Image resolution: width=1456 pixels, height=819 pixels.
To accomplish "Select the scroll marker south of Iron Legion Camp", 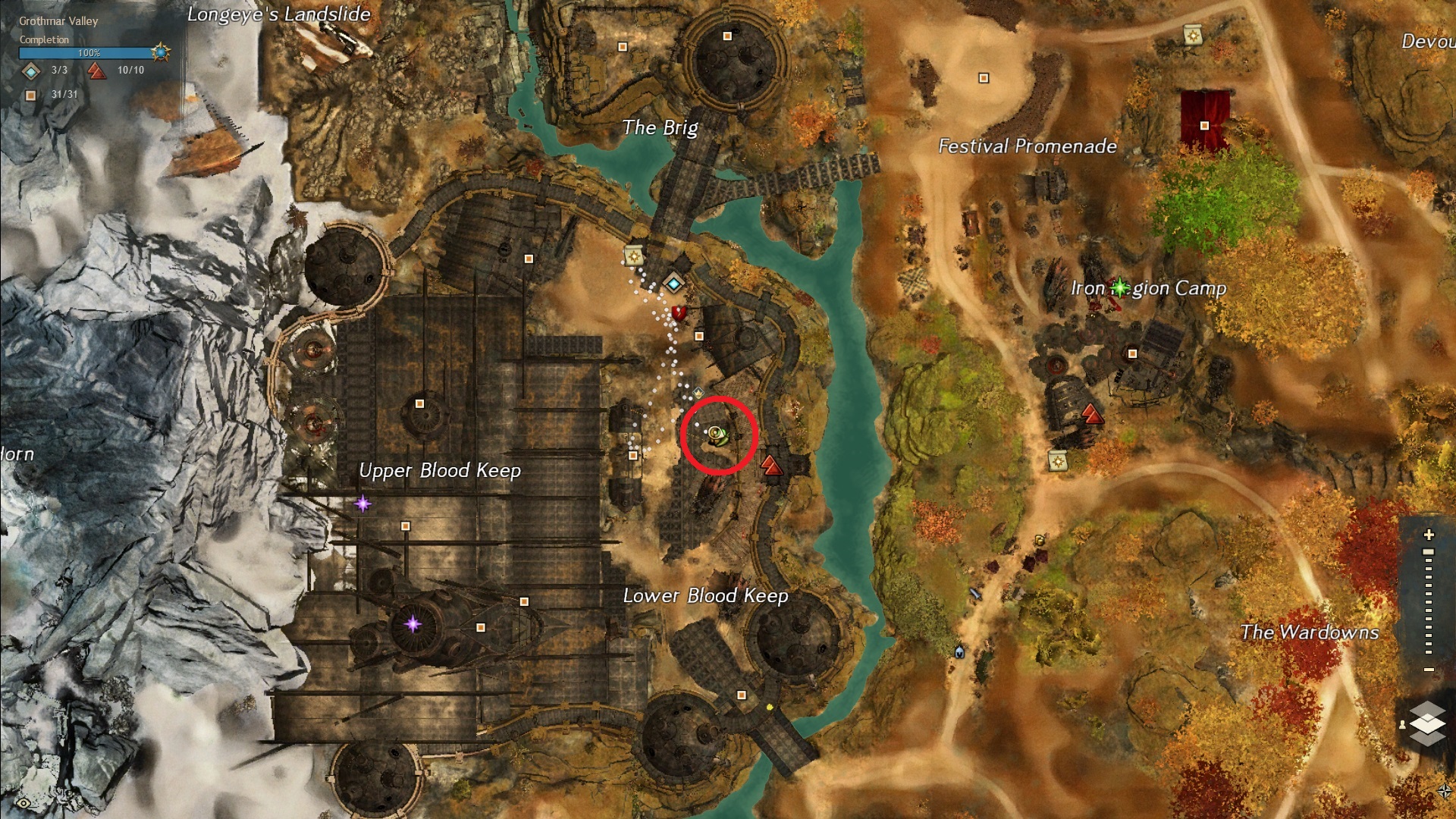I will (x=1057, y=460).
